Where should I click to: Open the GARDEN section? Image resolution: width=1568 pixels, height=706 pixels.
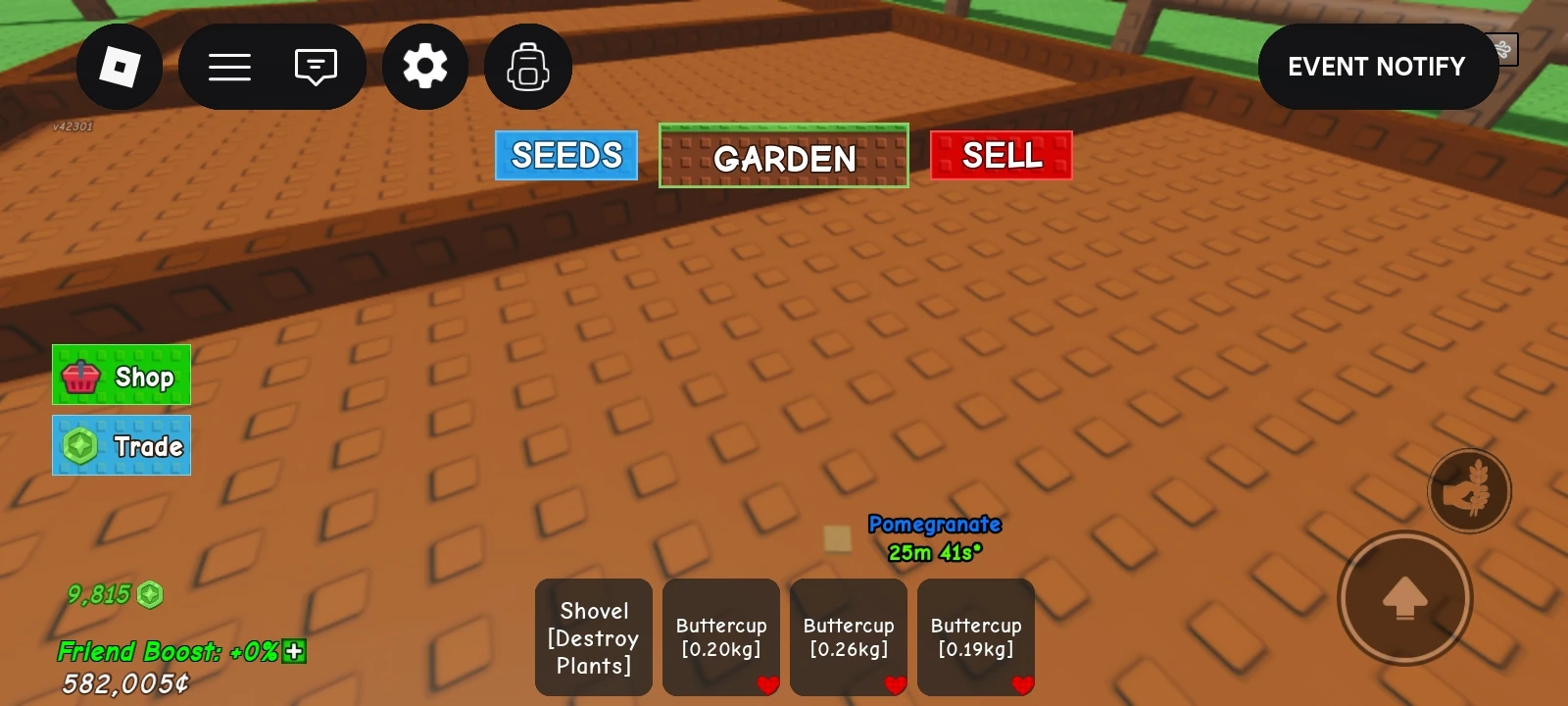click(783, 154)
